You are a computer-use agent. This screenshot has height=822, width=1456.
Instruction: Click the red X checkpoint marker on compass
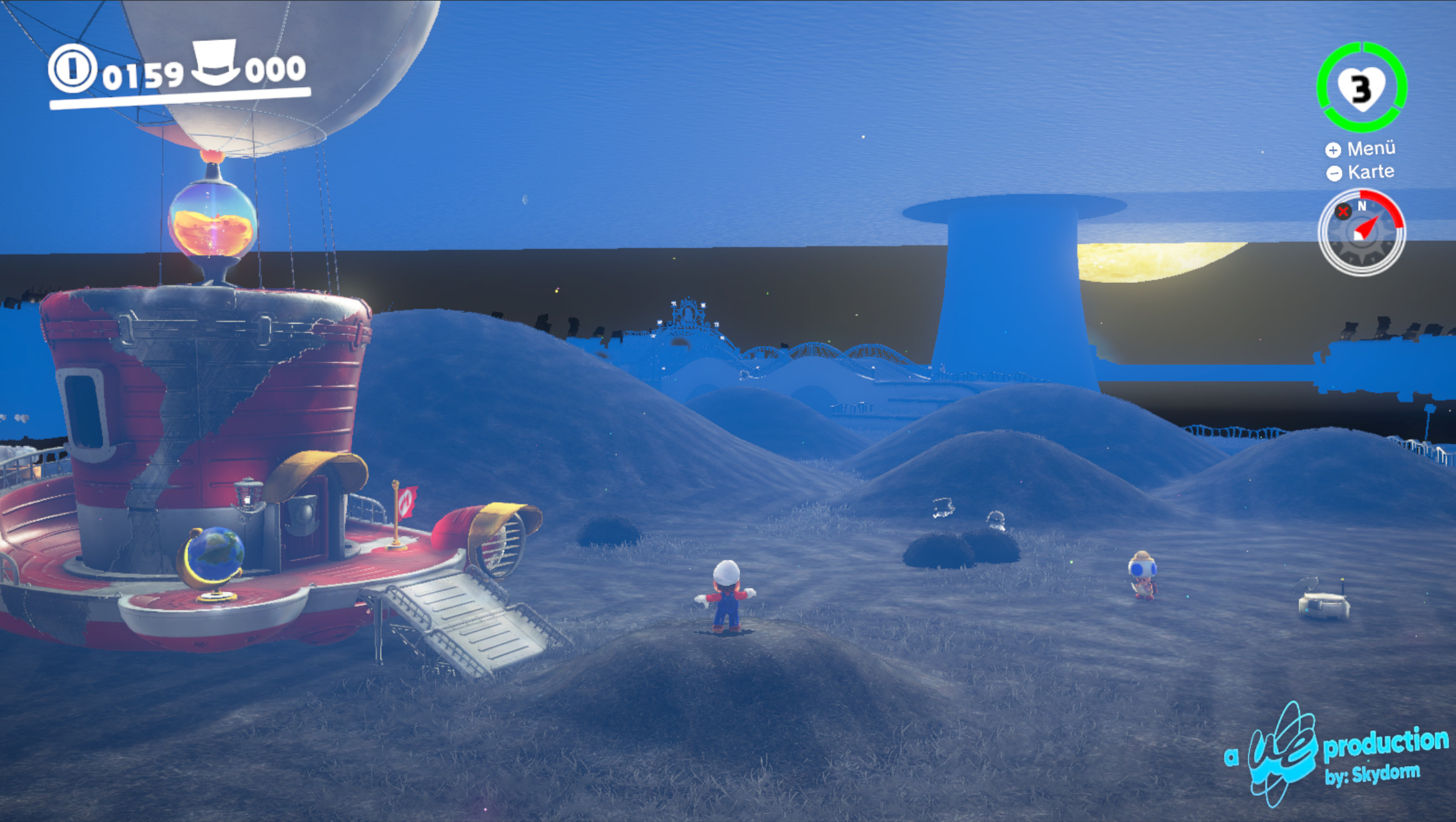pos(1343,212)
